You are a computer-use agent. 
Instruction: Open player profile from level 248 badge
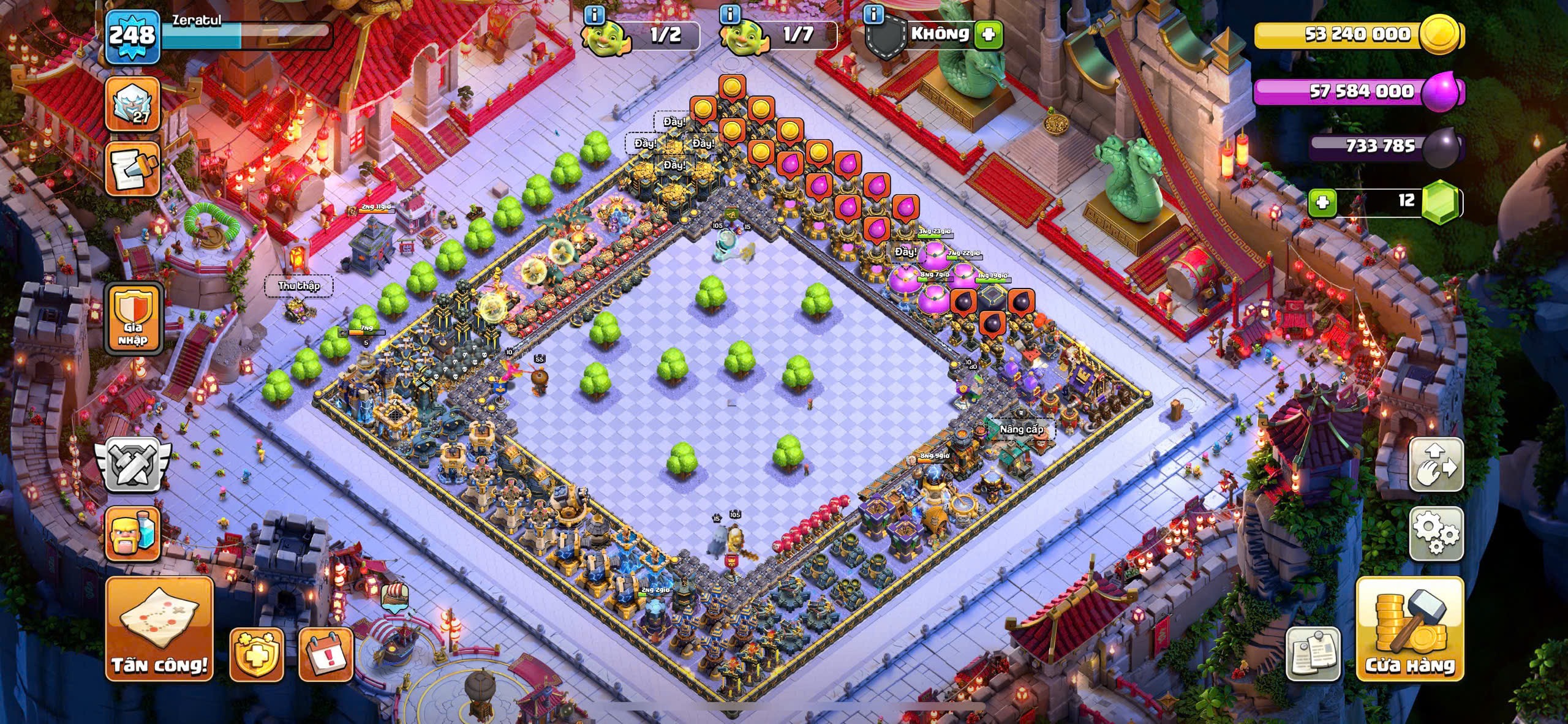132,36
